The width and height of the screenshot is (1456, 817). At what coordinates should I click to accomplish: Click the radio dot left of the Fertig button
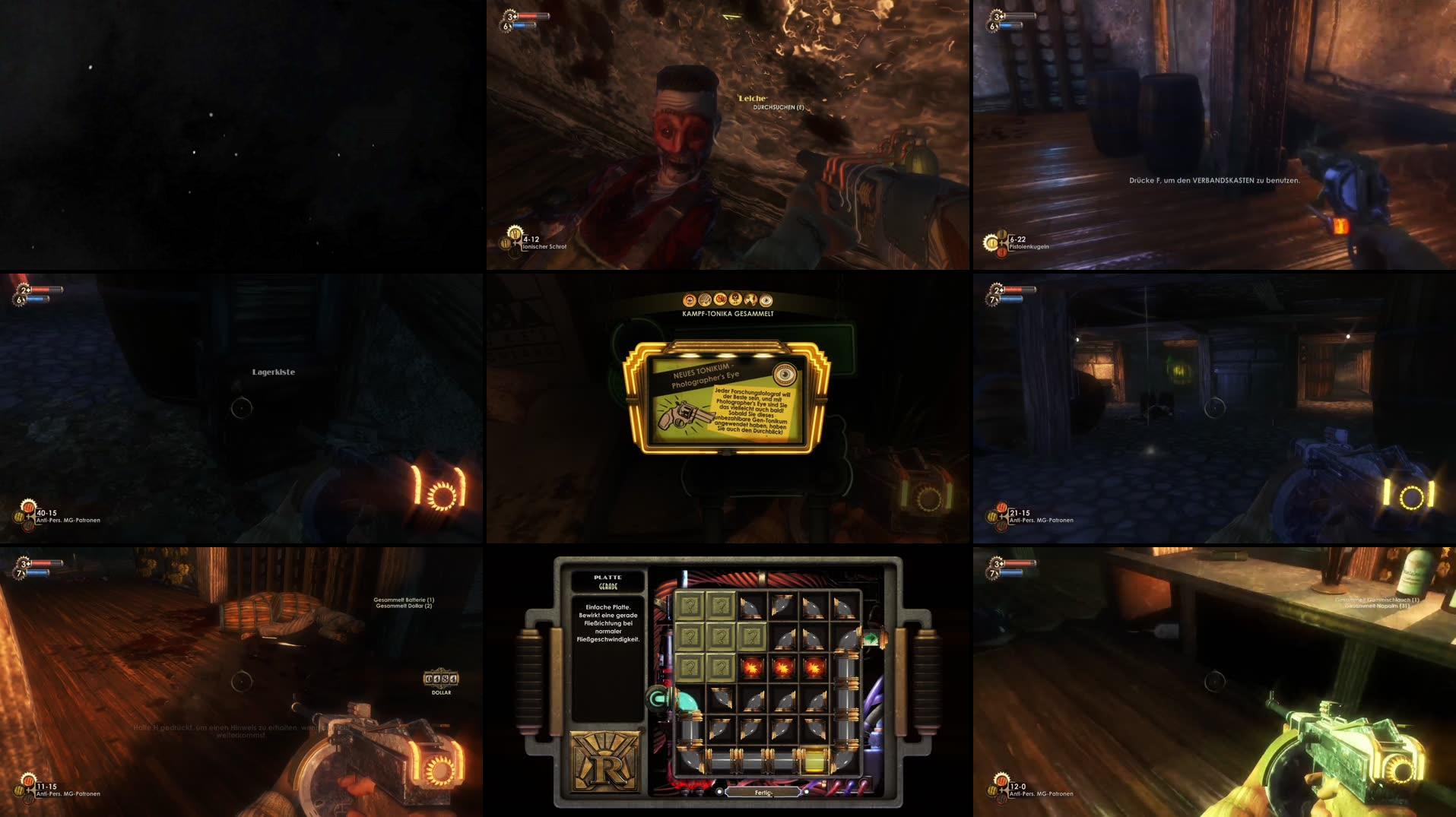(x=719, y=792)
